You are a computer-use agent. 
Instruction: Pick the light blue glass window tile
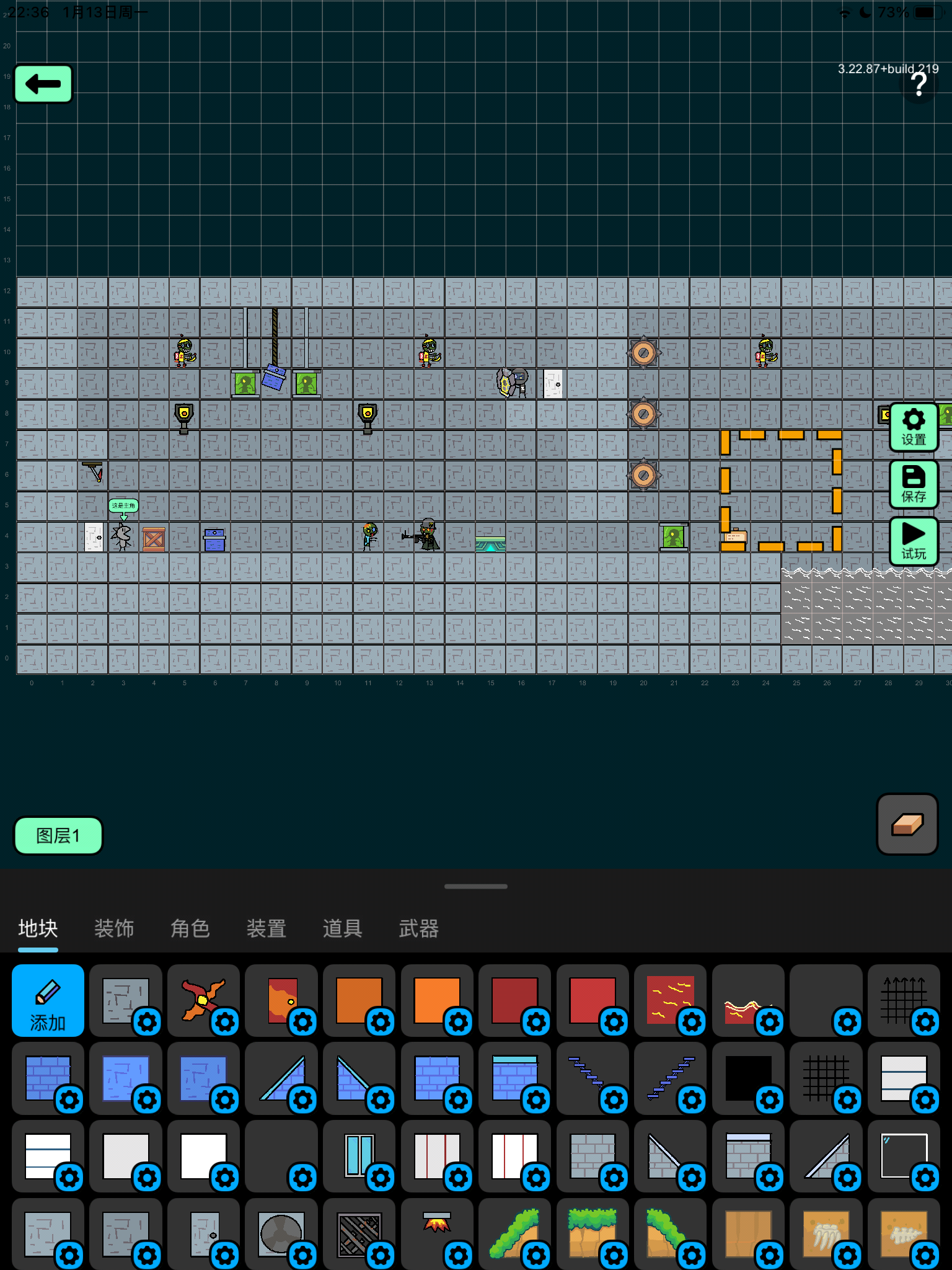pyautogui.click(x=359, y=1155)
